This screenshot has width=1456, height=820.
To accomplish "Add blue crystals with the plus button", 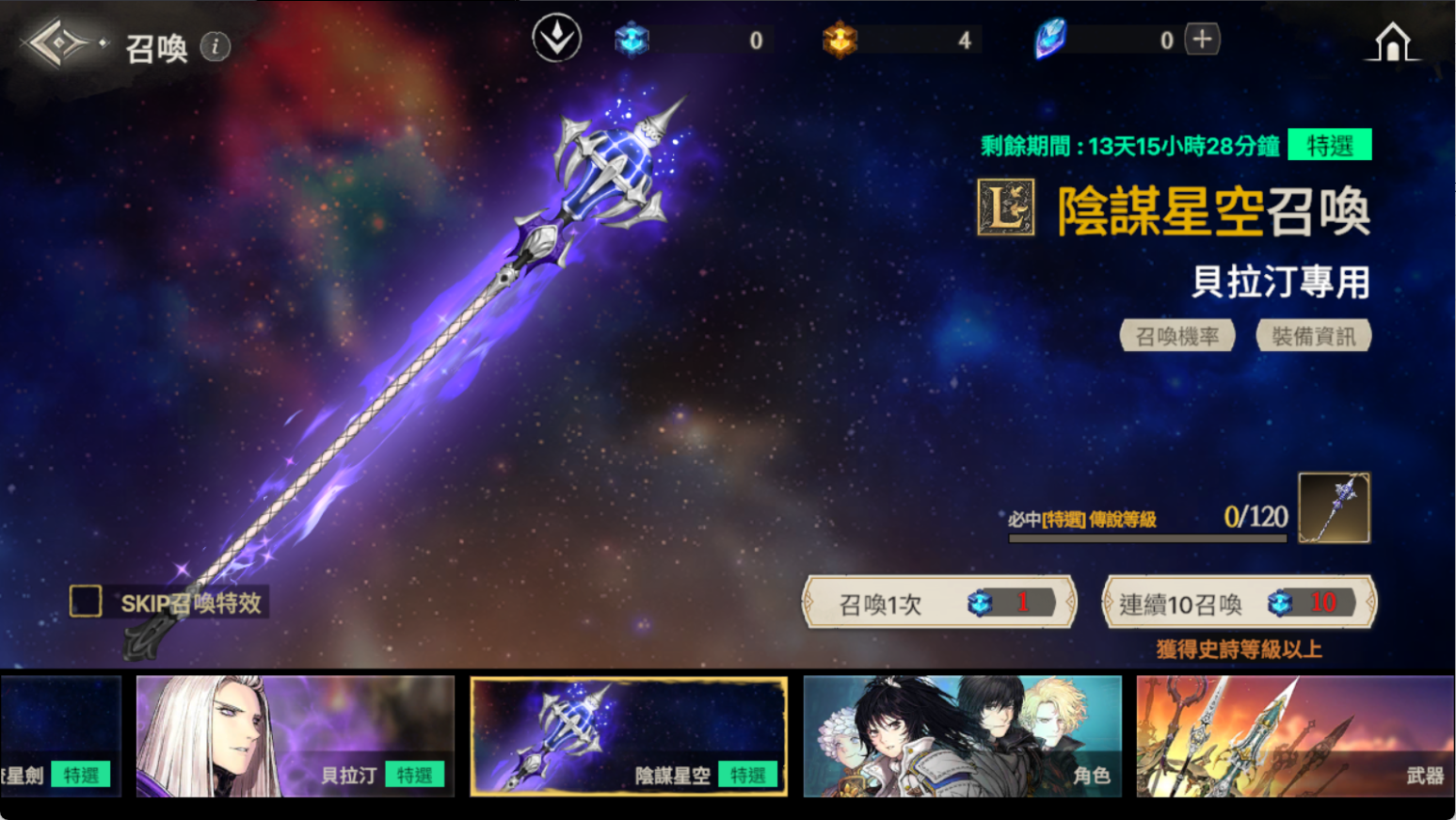I will coord(1202,40).
